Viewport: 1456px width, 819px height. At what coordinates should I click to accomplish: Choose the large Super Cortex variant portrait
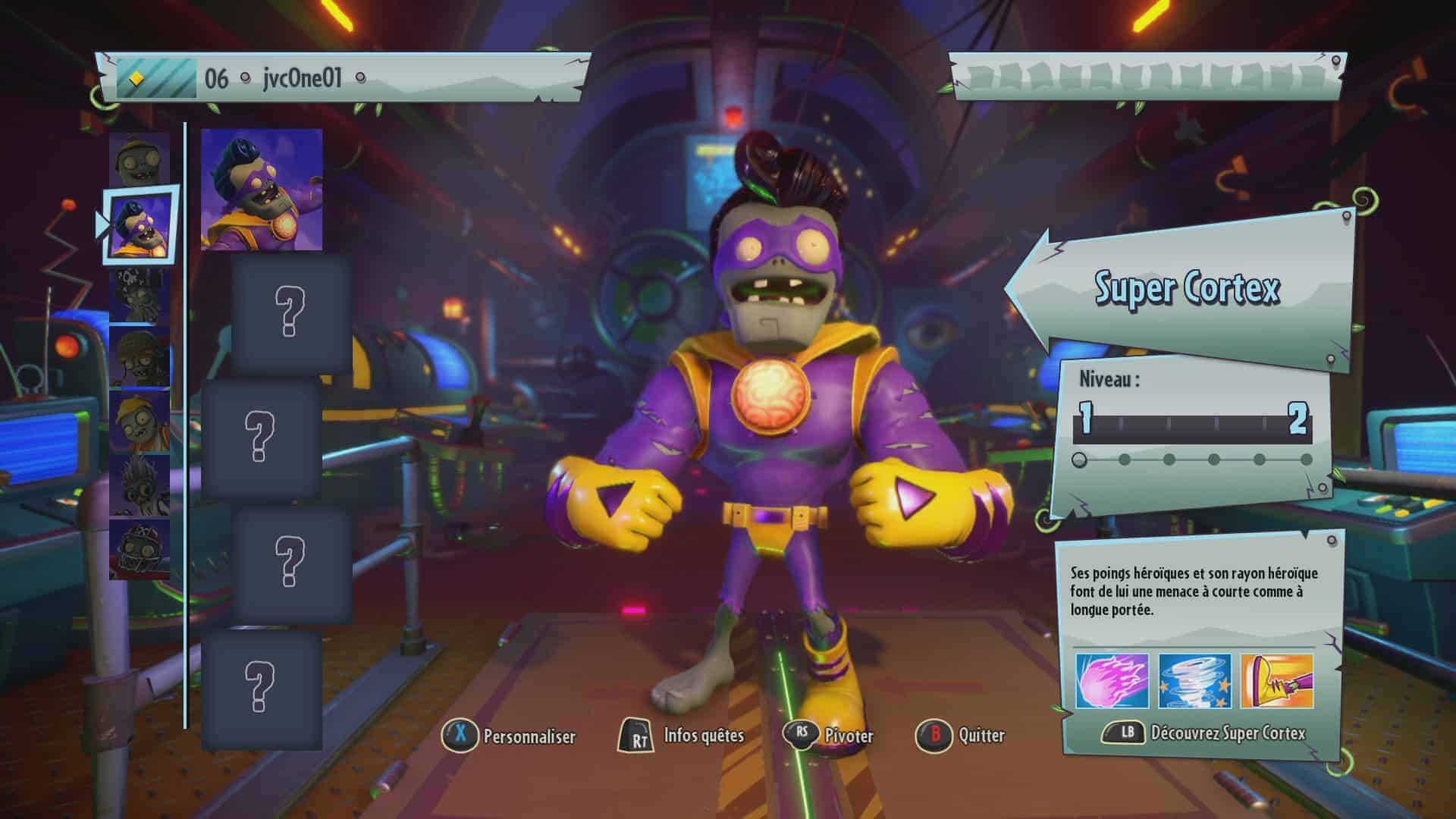click(x=262, y=190)
